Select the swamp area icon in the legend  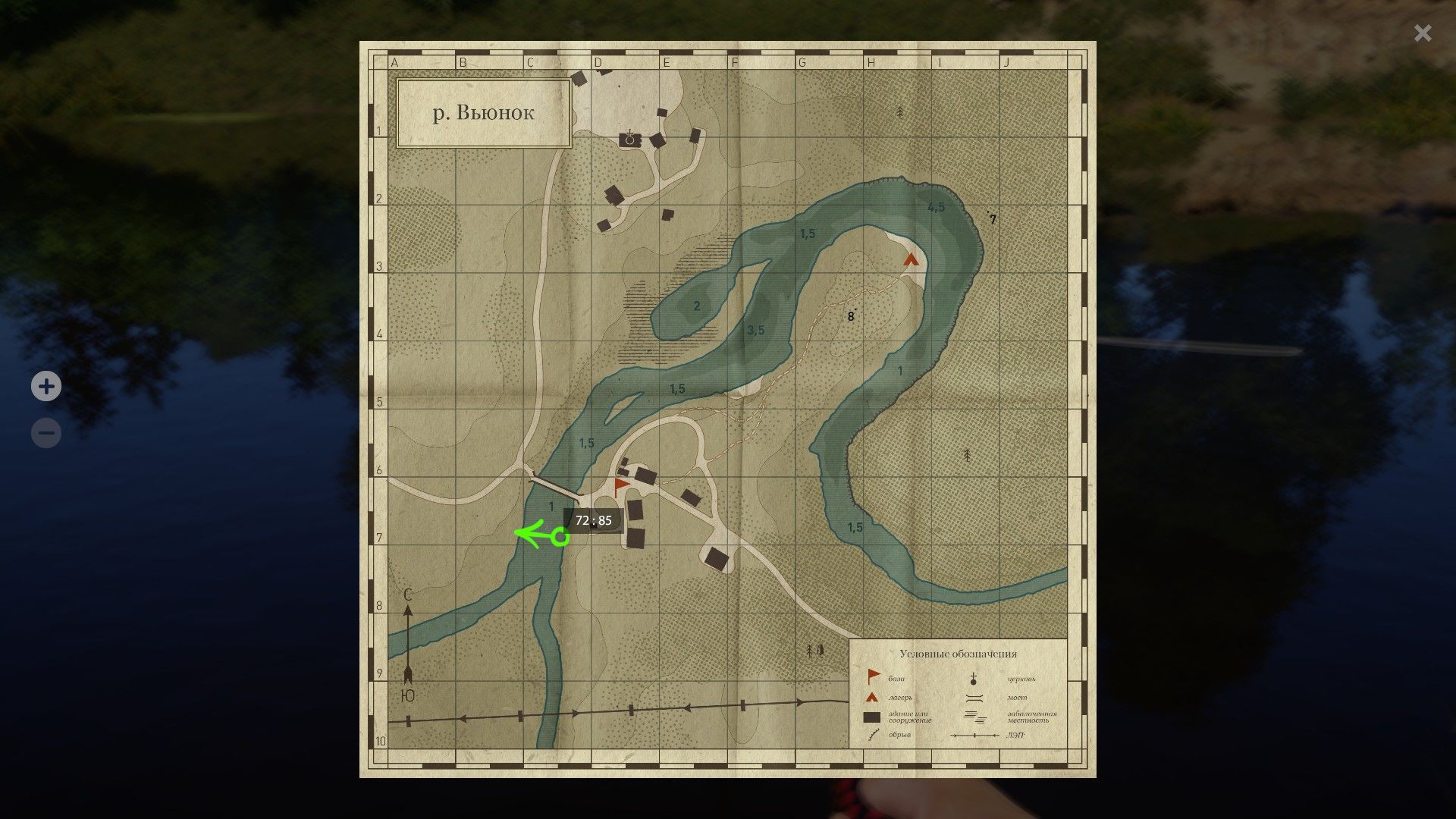click(974, 718)
